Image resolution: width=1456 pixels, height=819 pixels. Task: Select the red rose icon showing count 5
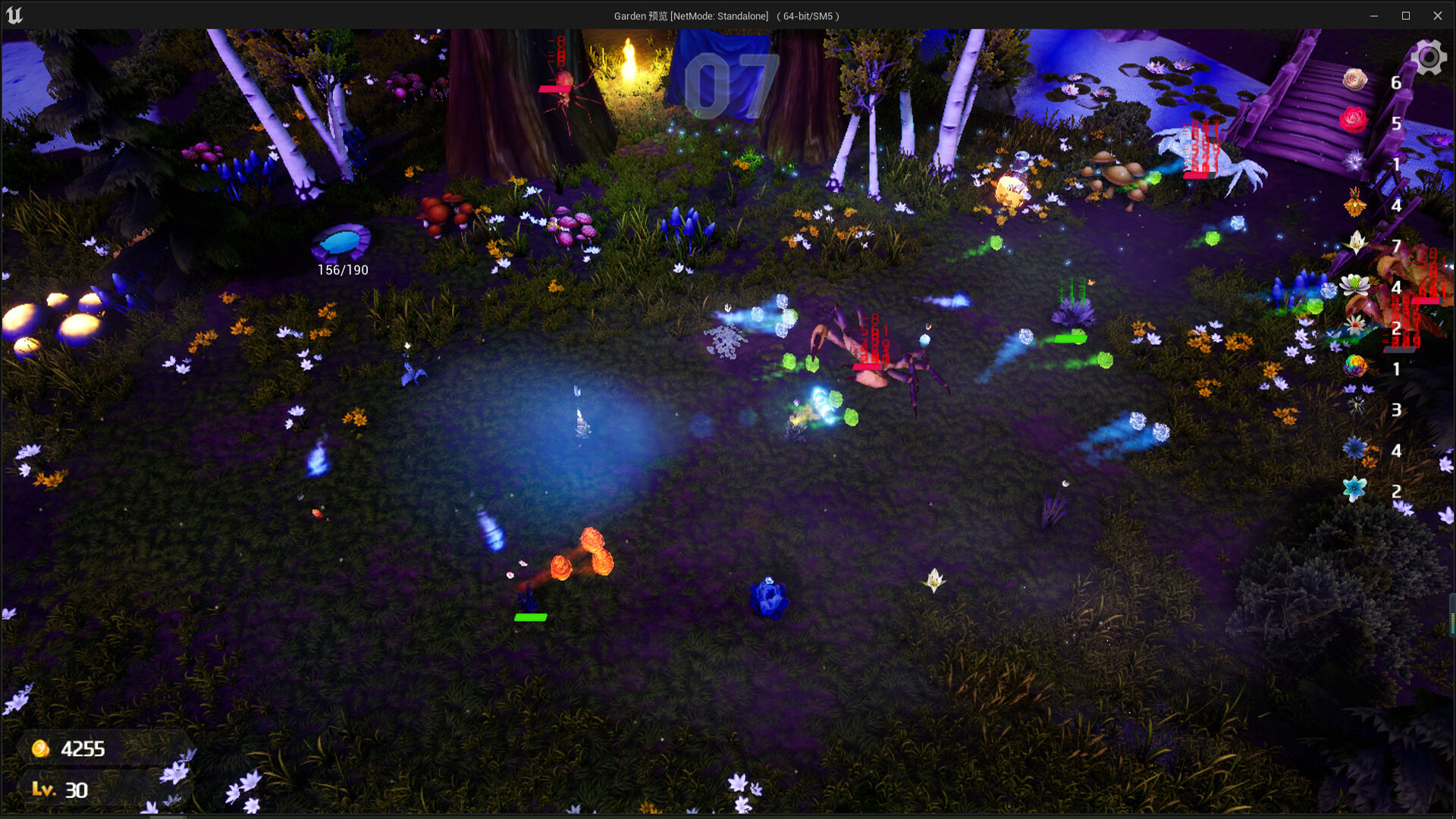tap(1354, 120)
